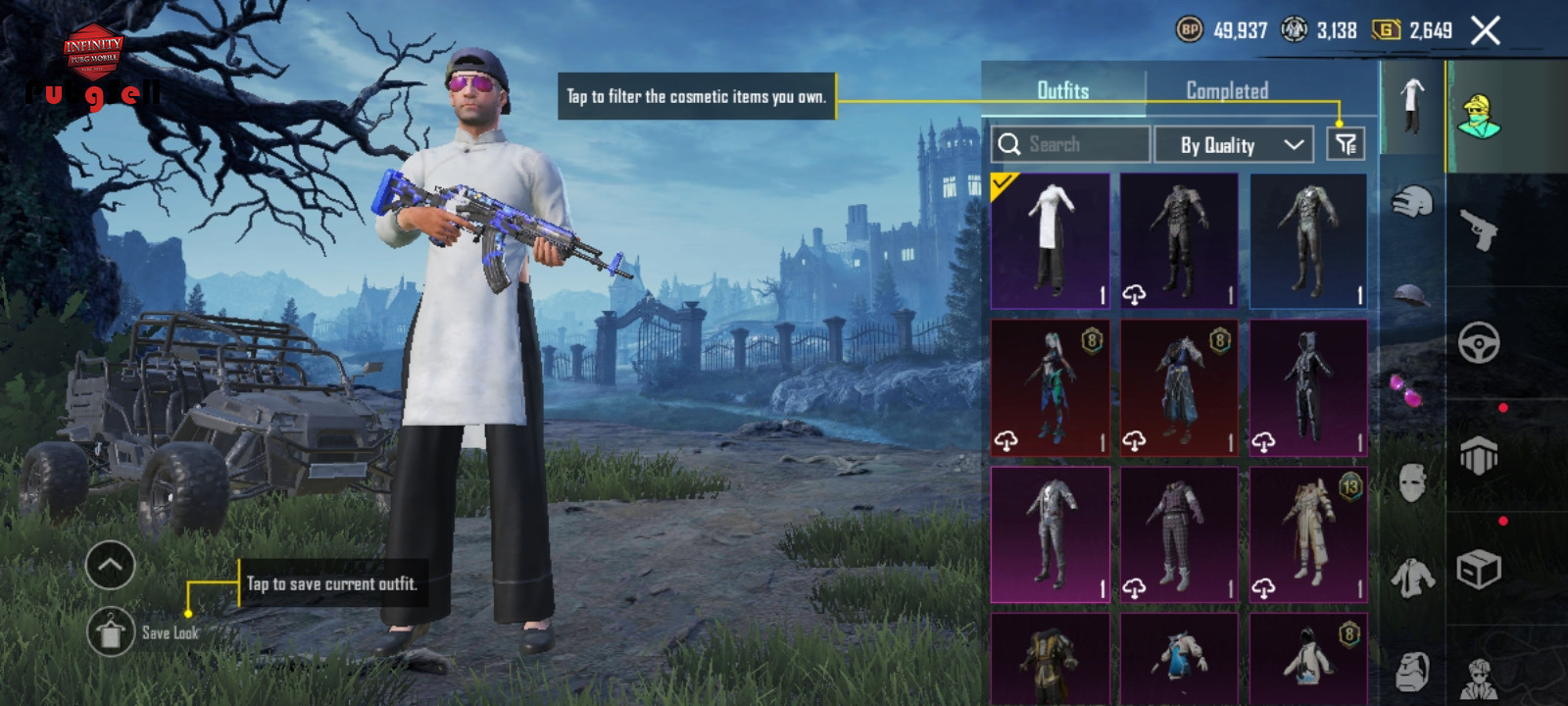Select the jacket tops category

[x=1411, y=579]
